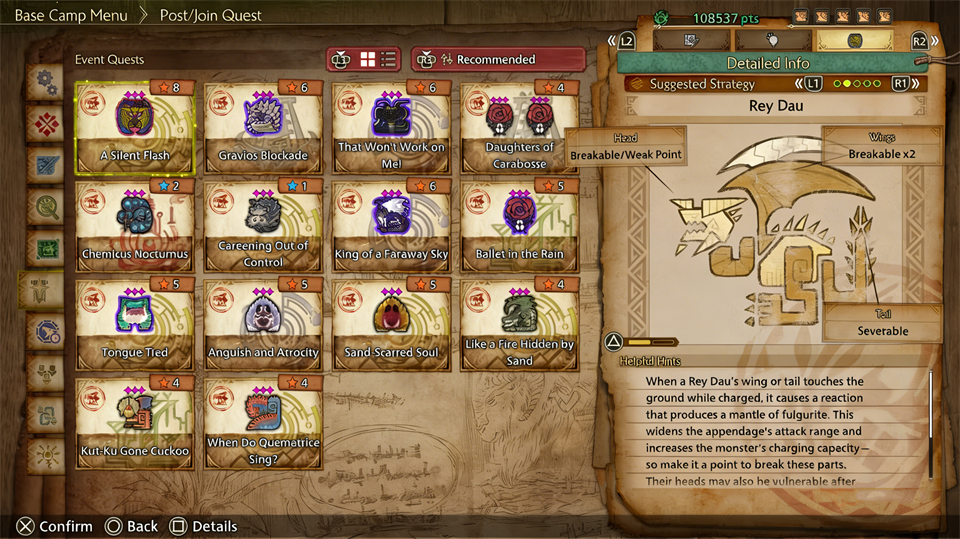Open the Kut-Ku Gone Cuckoo quest
This screenshot has height=539, width=960.
(135, 422)
